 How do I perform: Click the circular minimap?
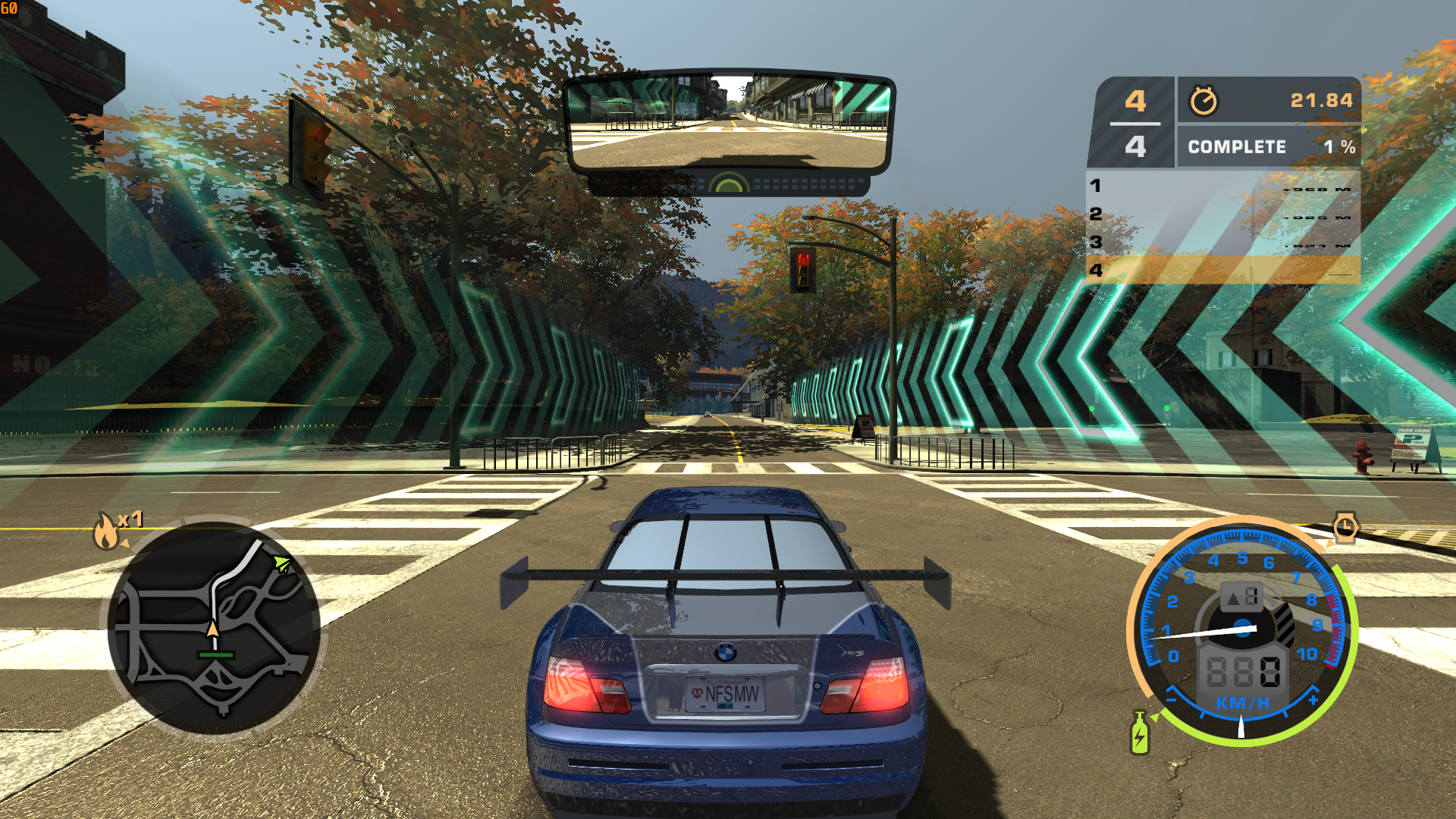click(213, 626)
